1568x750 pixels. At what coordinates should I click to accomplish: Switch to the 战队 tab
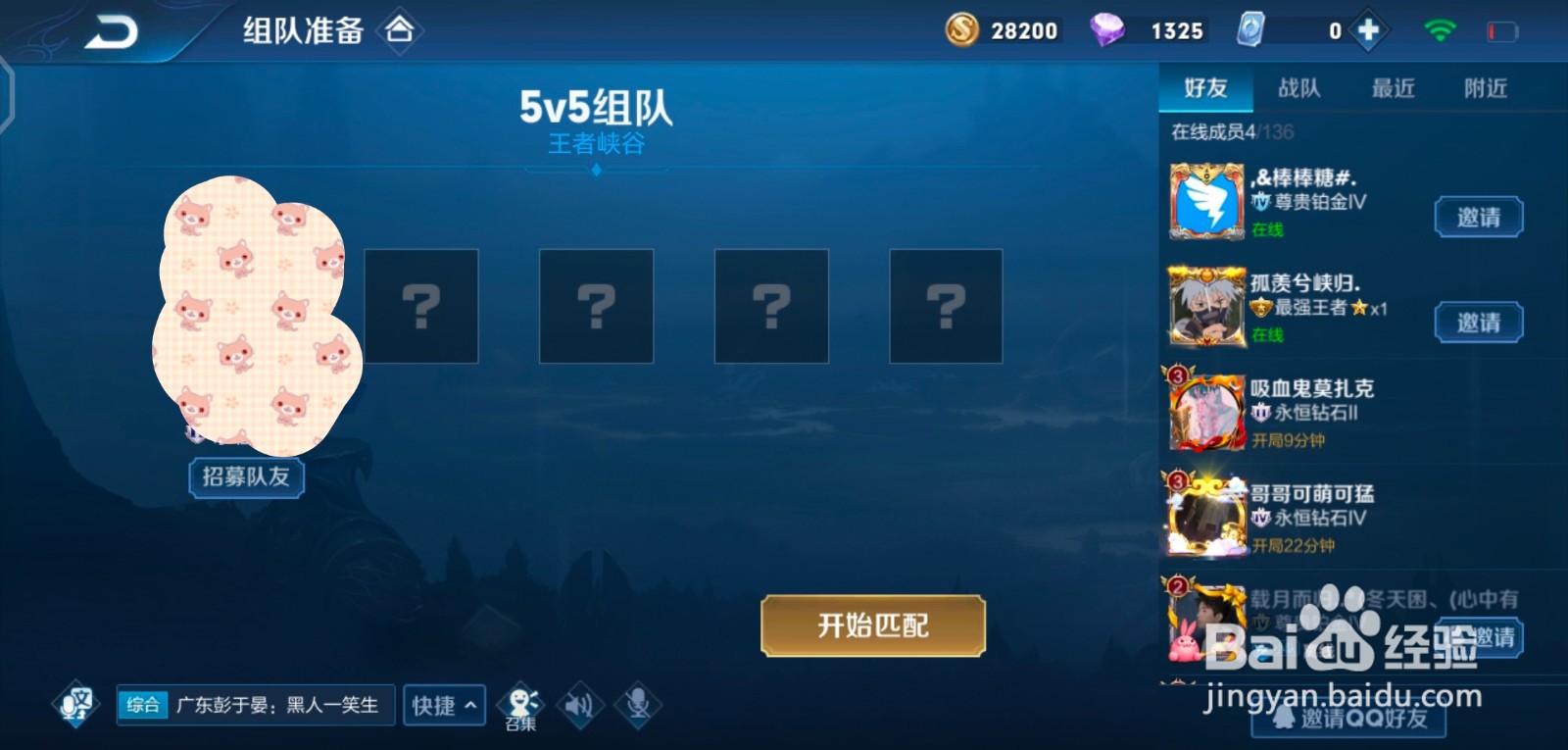pyautogui.click(x=1301, y=88)
